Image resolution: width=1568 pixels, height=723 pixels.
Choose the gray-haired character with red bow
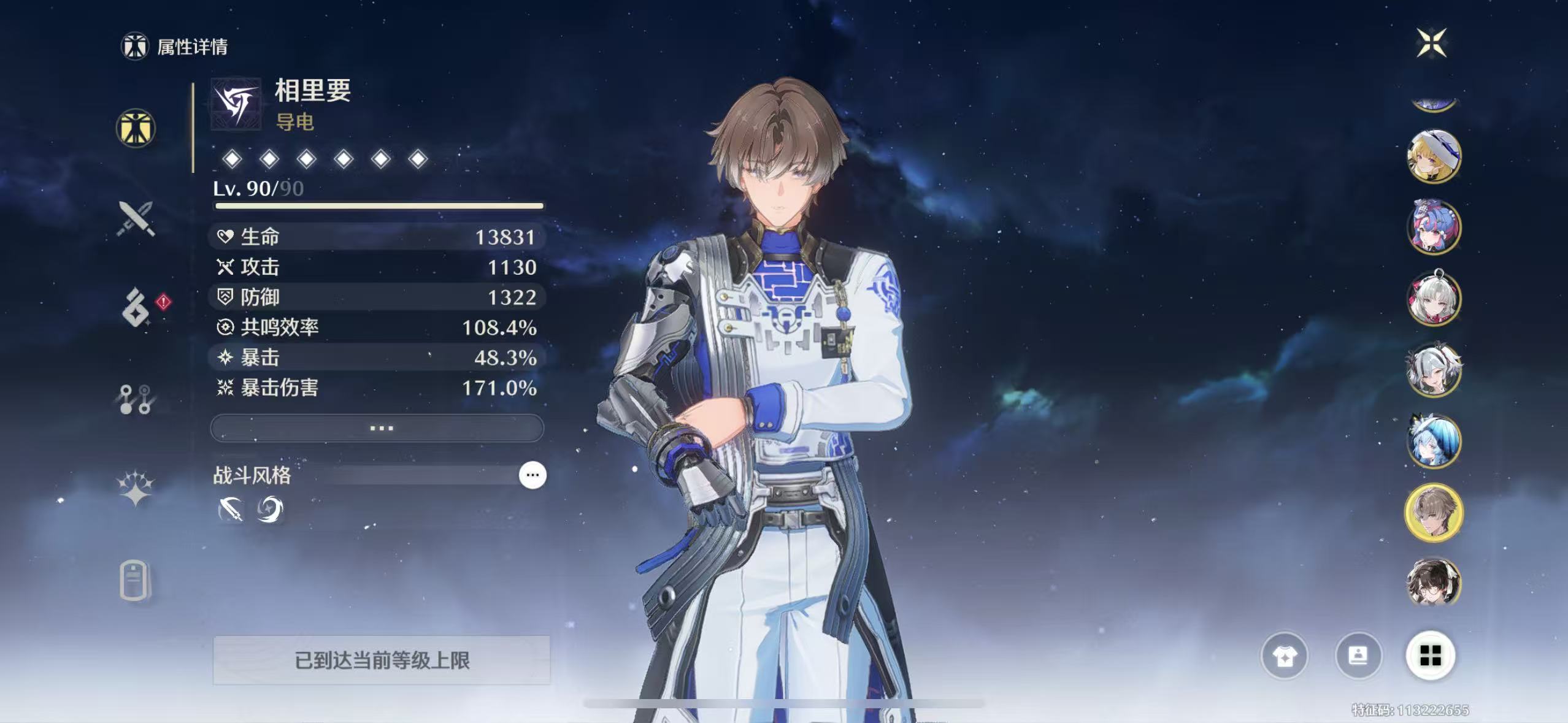1434,299
